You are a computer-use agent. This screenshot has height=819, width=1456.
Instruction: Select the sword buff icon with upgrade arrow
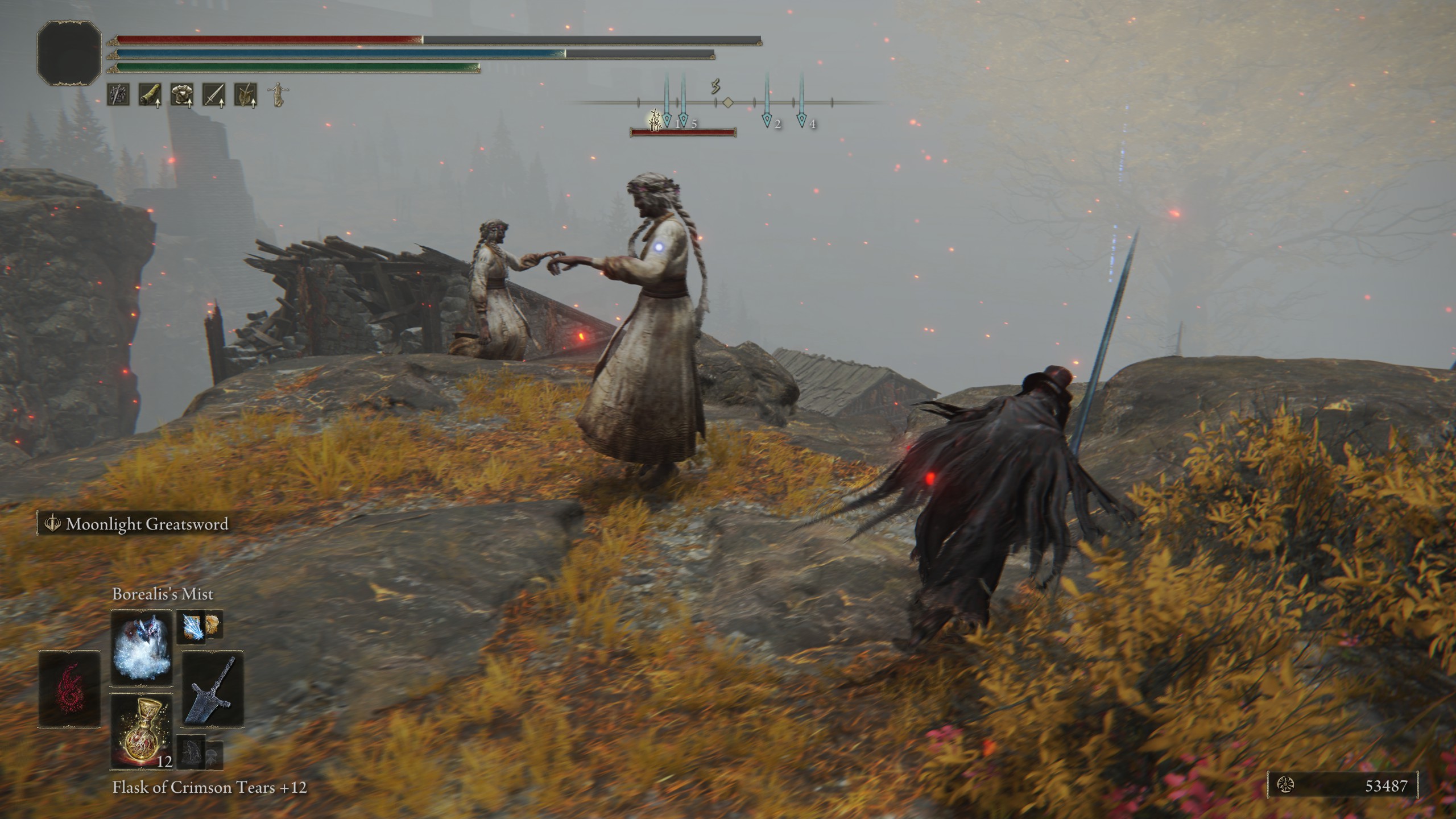coord(215,94)
